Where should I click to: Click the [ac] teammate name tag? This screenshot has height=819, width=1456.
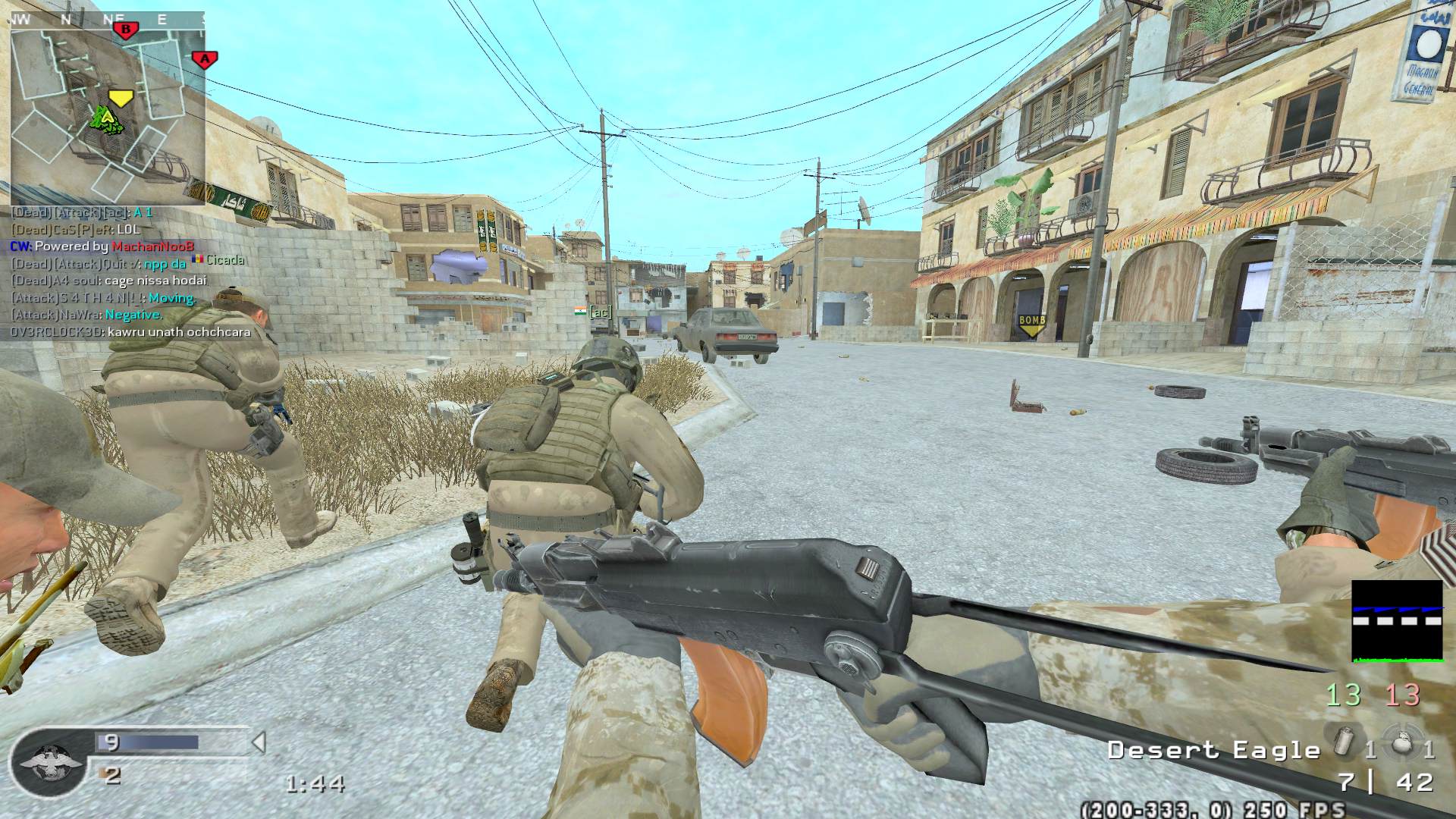(600, 312)
